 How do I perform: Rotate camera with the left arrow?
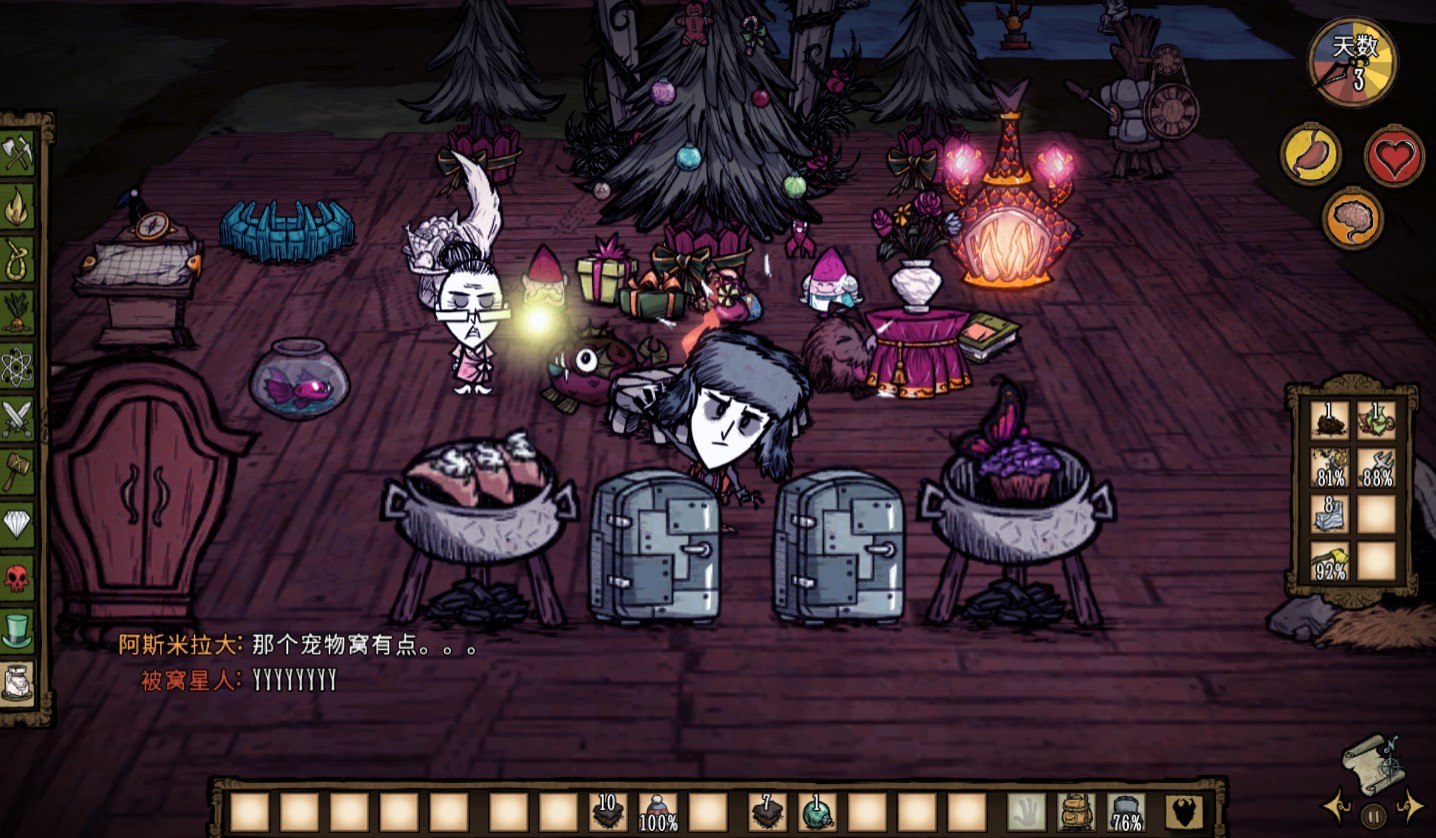click(1335, 806)
